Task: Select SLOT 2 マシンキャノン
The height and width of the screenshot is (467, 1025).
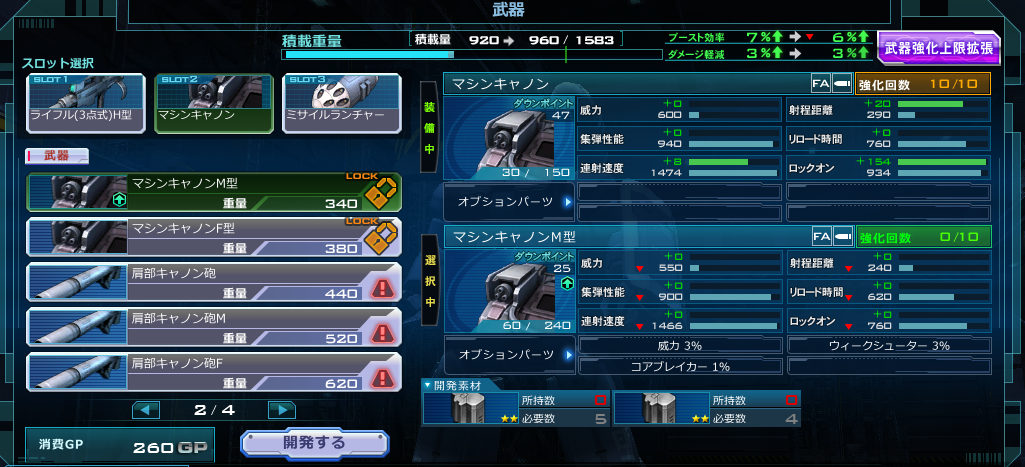Action: 212,103
